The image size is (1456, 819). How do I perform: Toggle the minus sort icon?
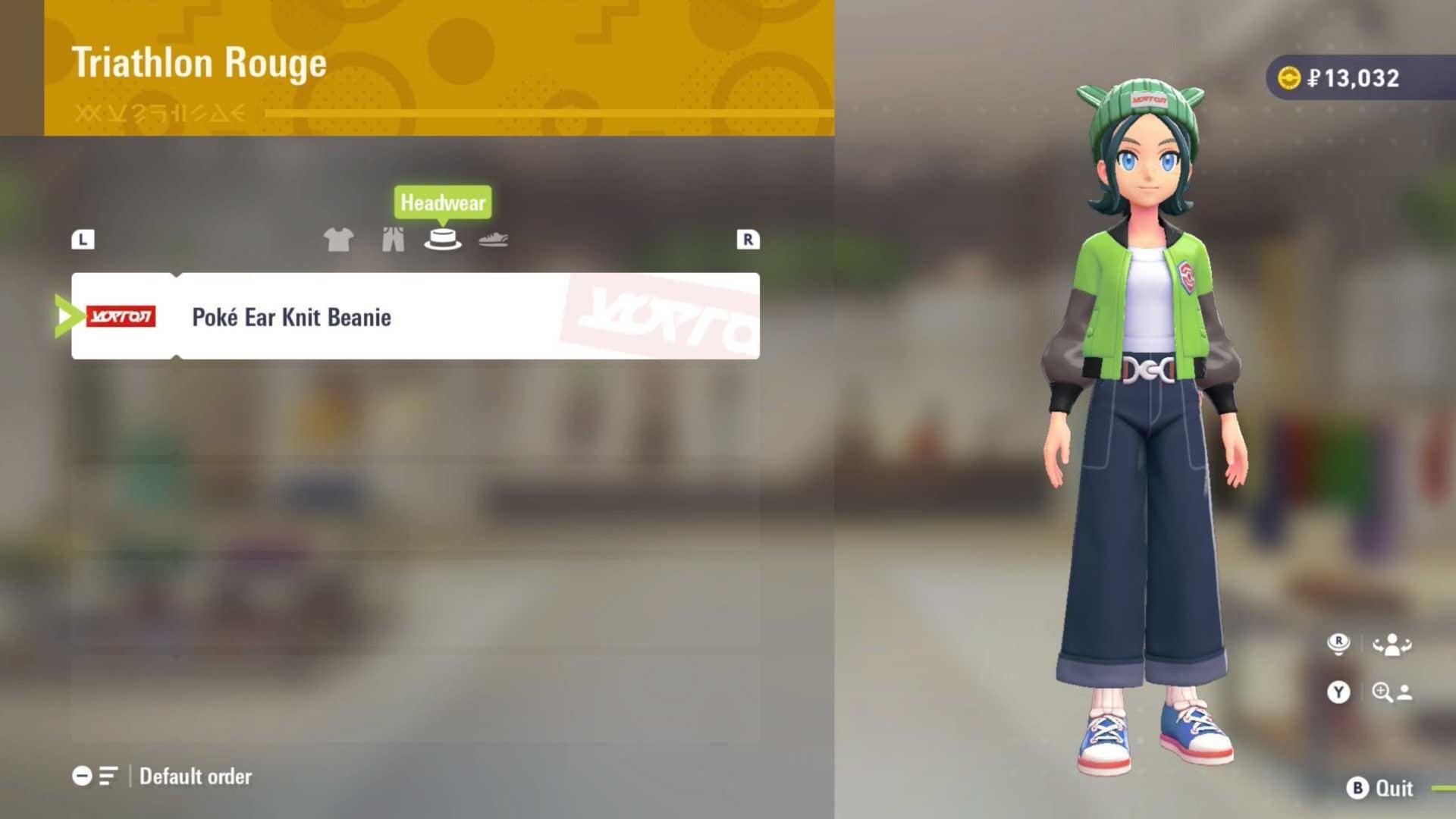(83, 776)
